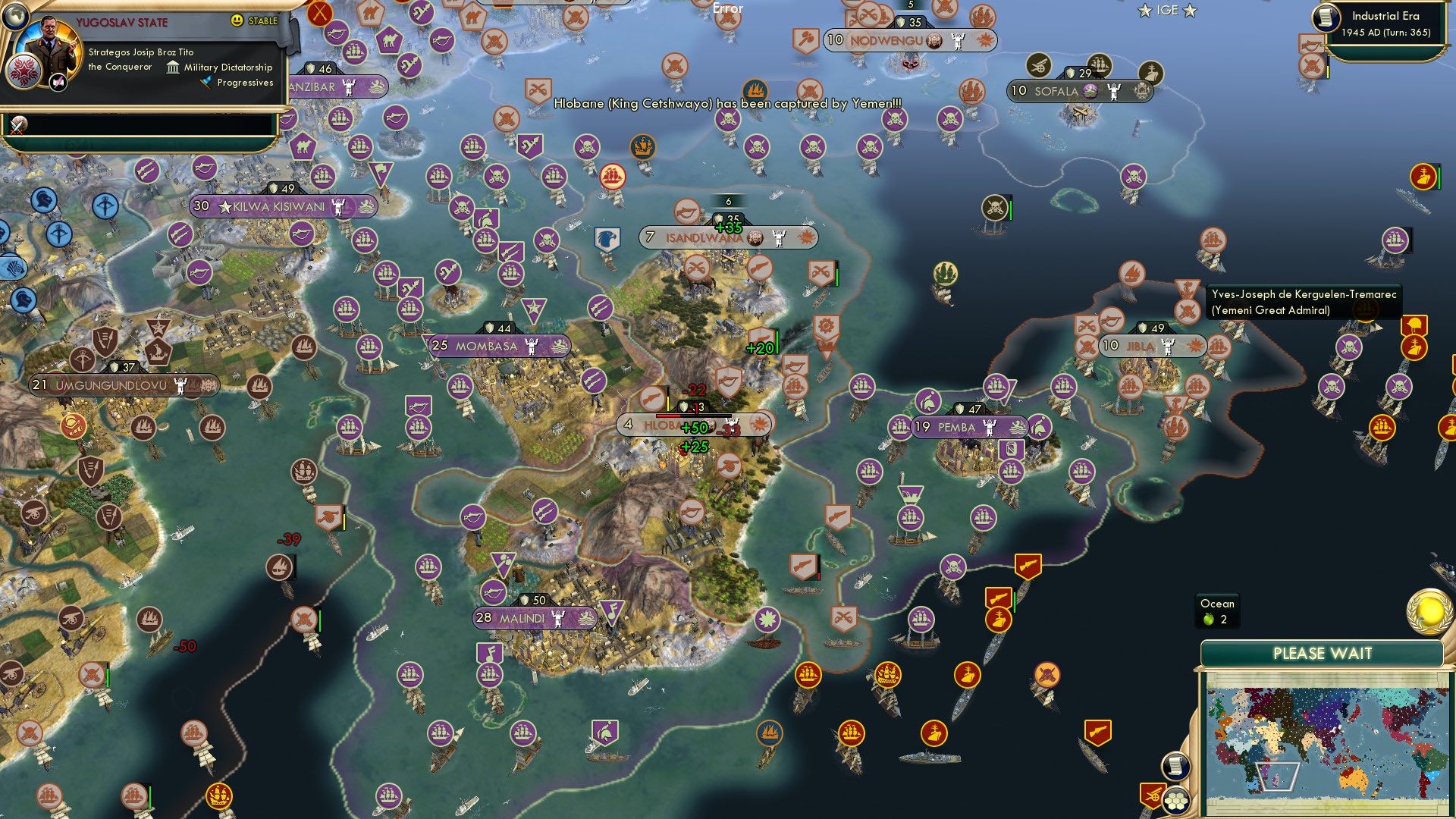Screen dimensions: 1456x819
Task: Toggle the muted notification icon under Tito's portrait
Action: pyautogui.click(x=58, y=83)
